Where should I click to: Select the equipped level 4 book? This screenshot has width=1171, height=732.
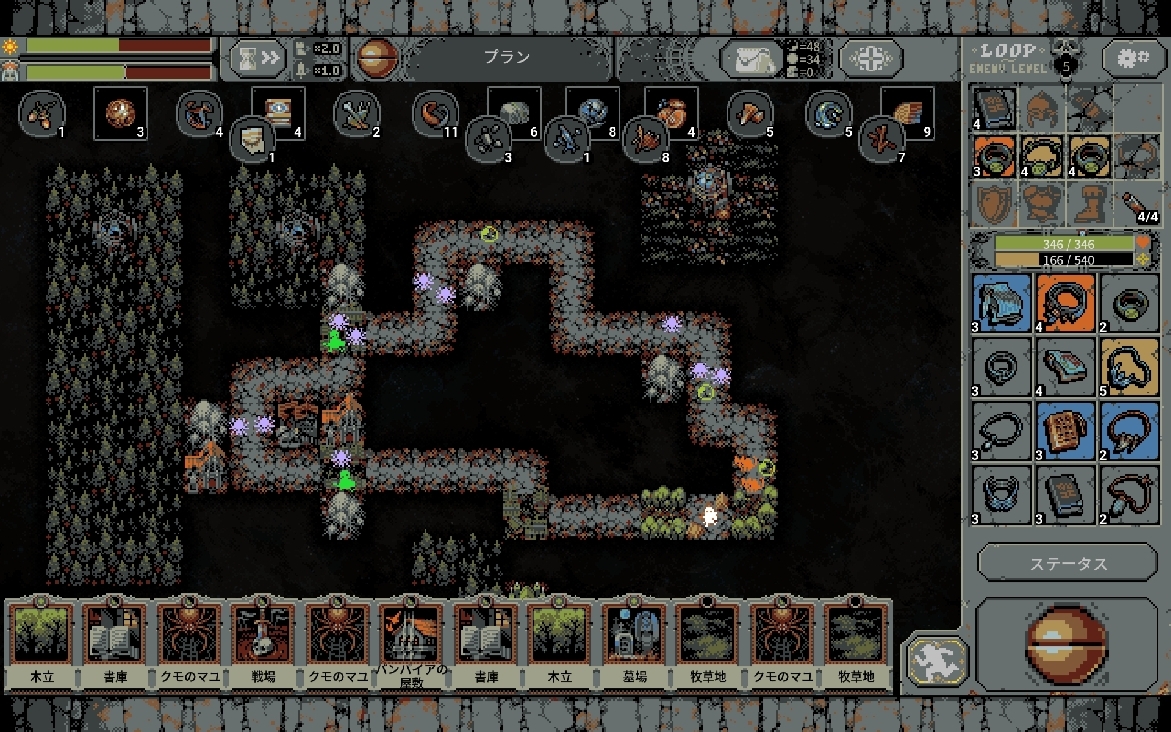(994, 108)
